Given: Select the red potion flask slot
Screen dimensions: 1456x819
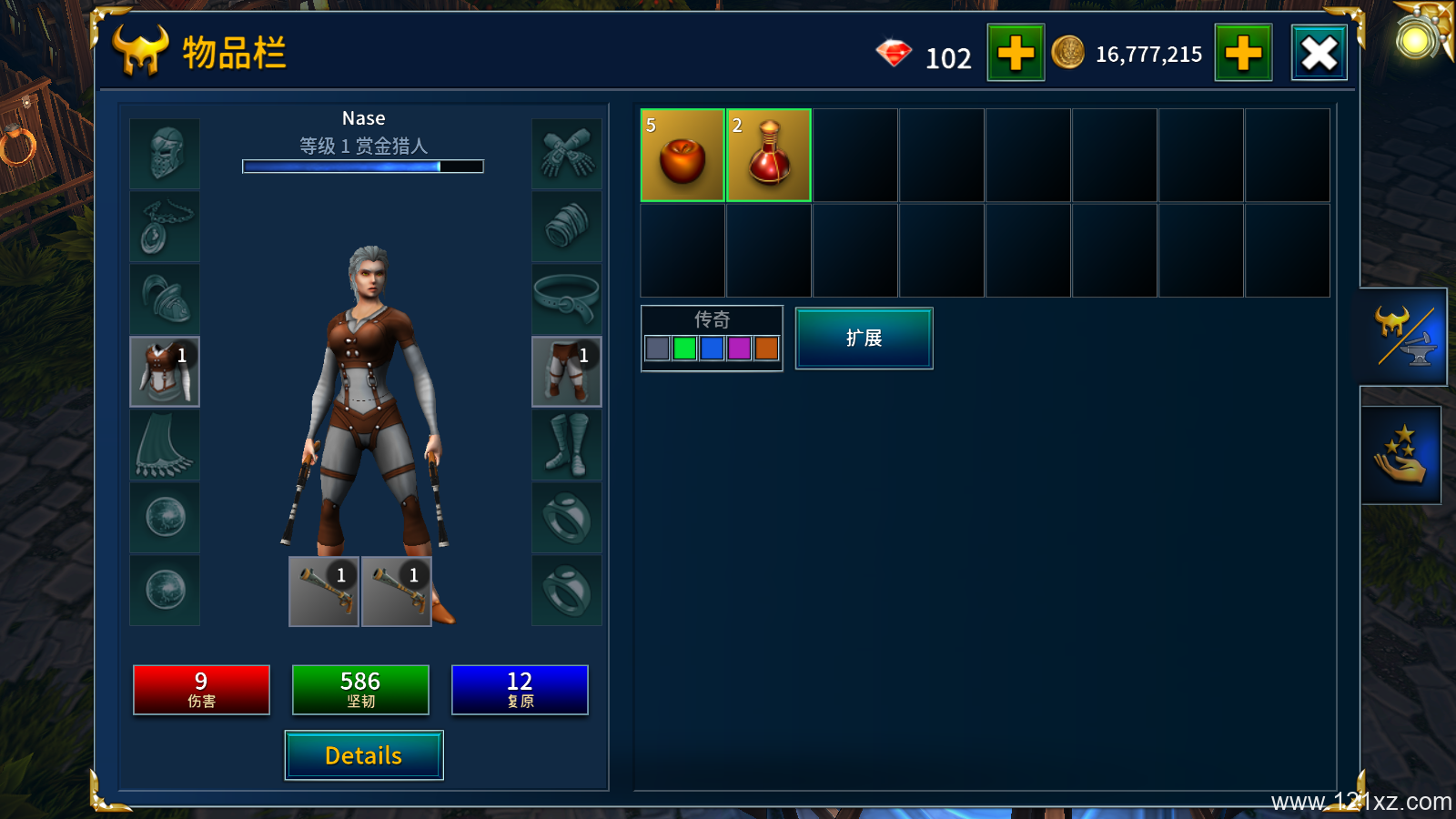Looking at the screenshot, I should (x=769, y=156).
